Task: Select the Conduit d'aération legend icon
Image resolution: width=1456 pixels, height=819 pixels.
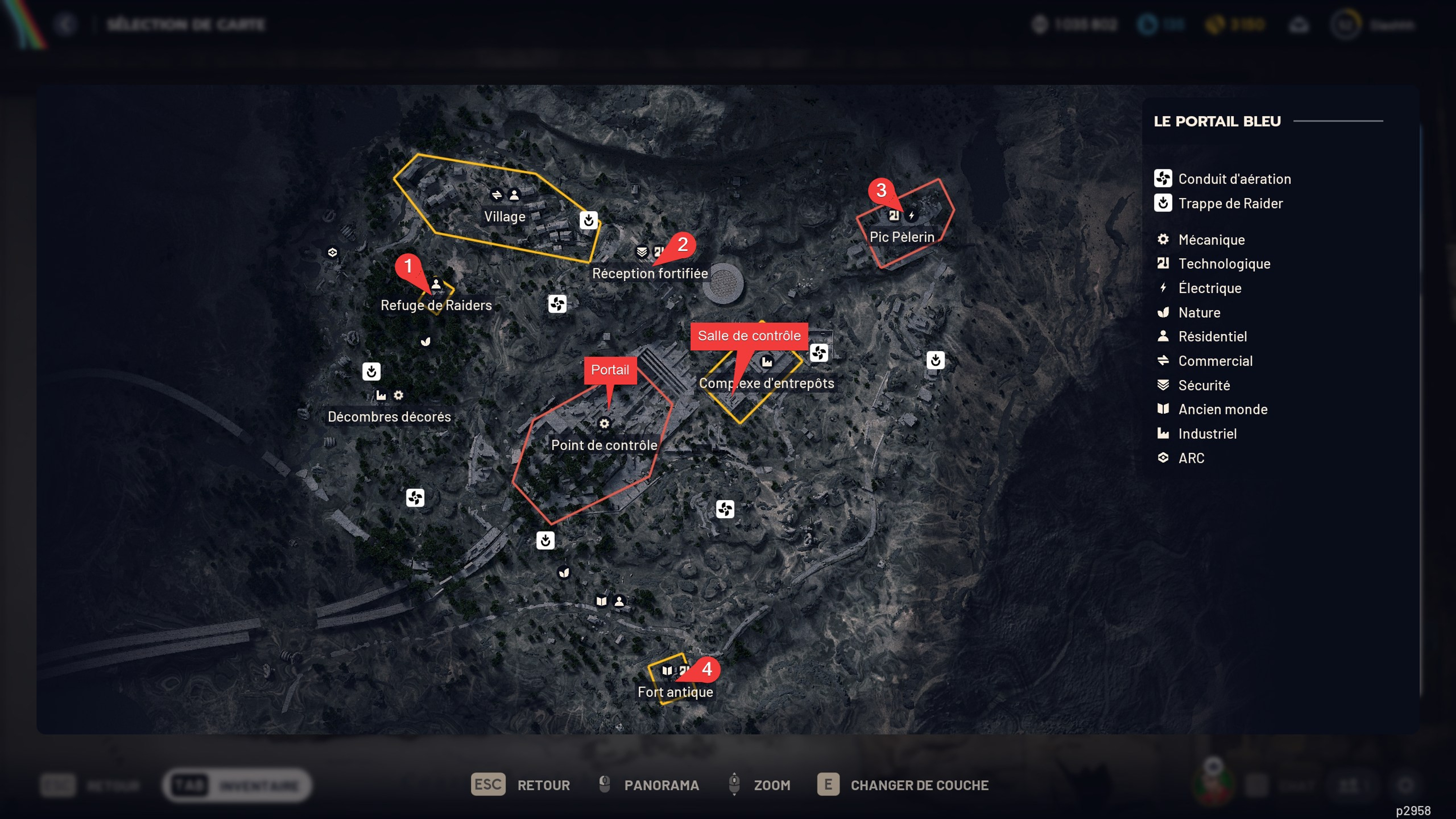Action: (1163, 179)
